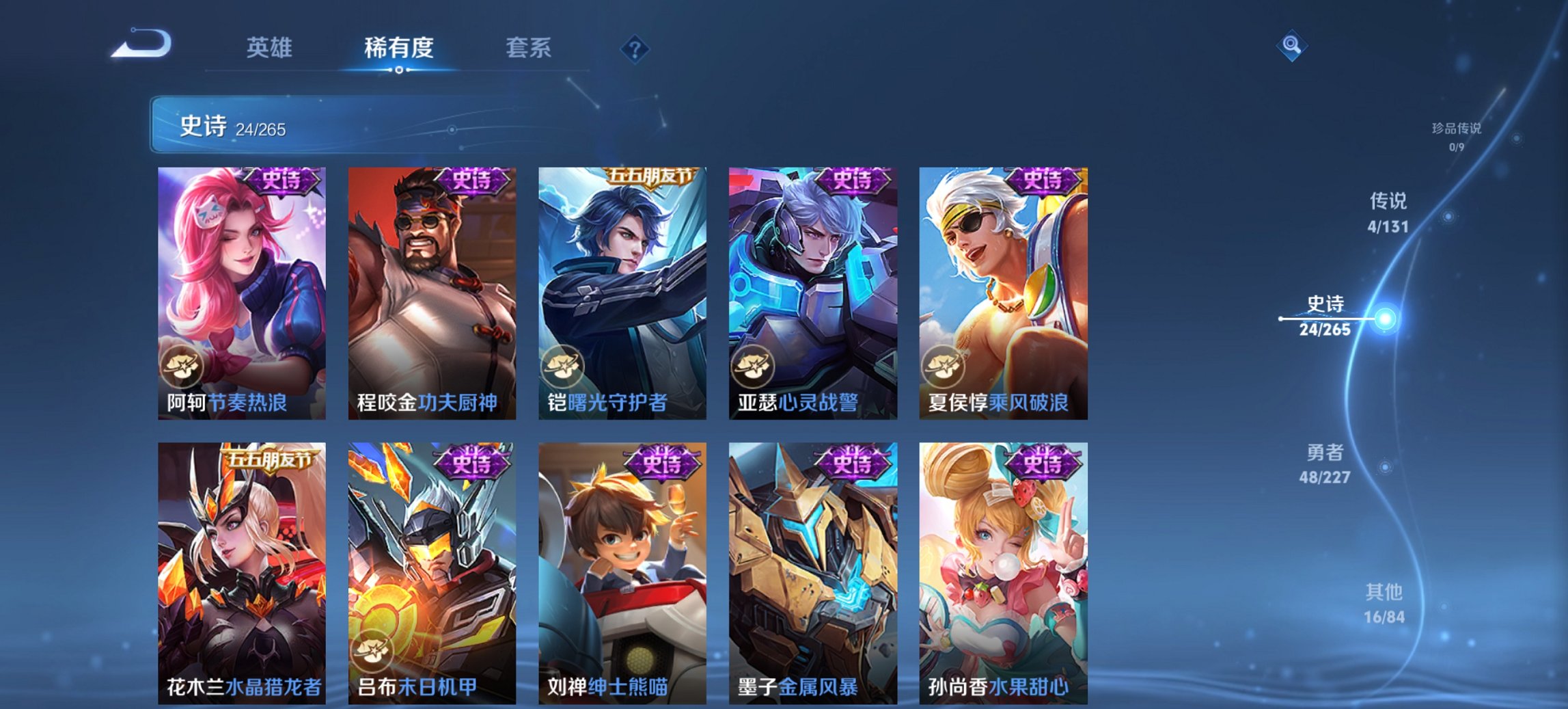
Task: Click the badge icon on 程咬金 skin card
Action: coord(372,368)
